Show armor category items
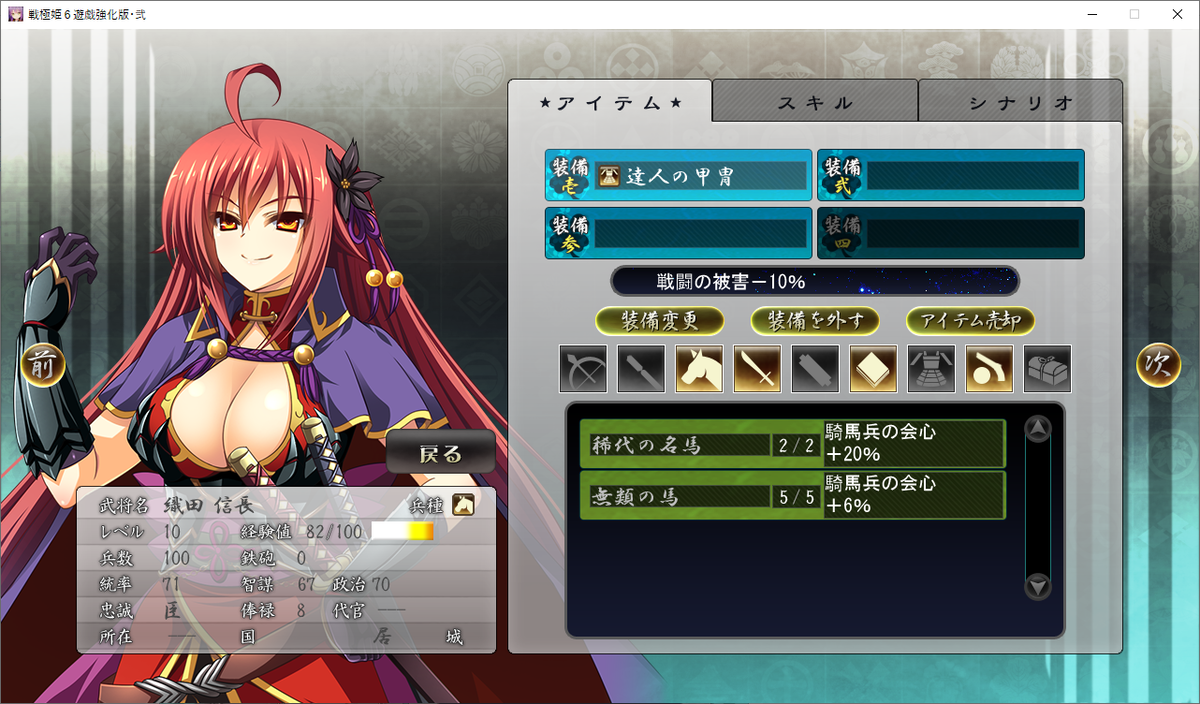Screen dimensions: 1200x704 click(931, 369)
